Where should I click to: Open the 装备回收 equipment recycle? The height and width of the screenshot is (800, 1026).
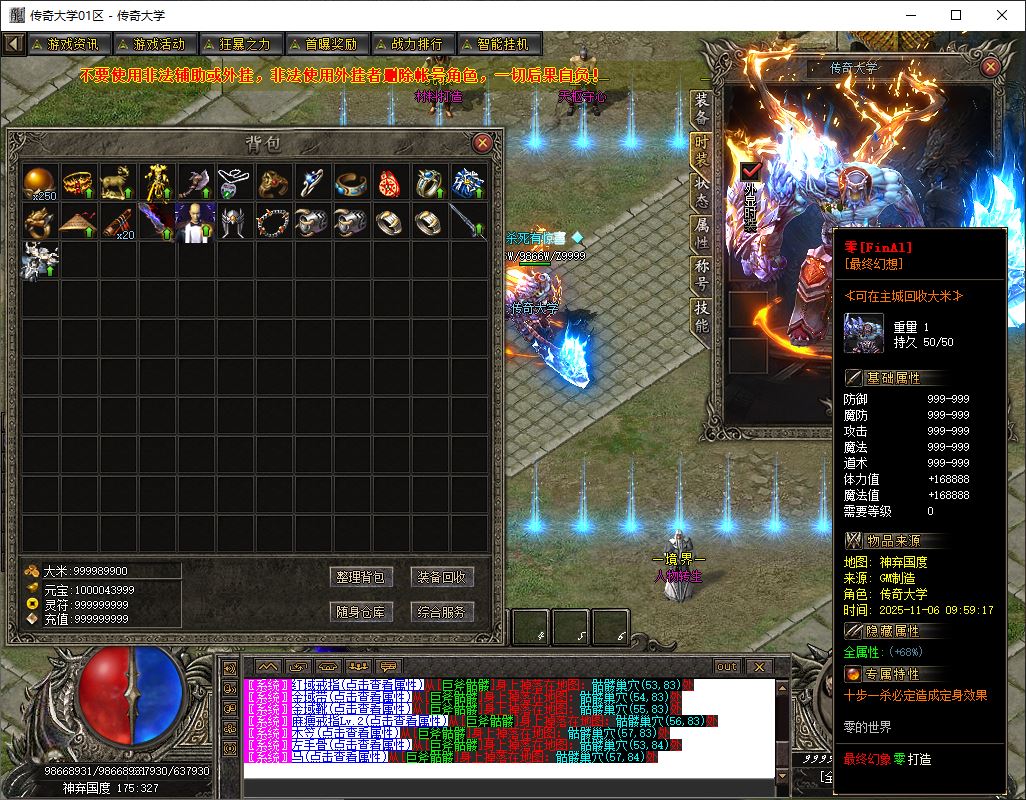coord(441,577)
